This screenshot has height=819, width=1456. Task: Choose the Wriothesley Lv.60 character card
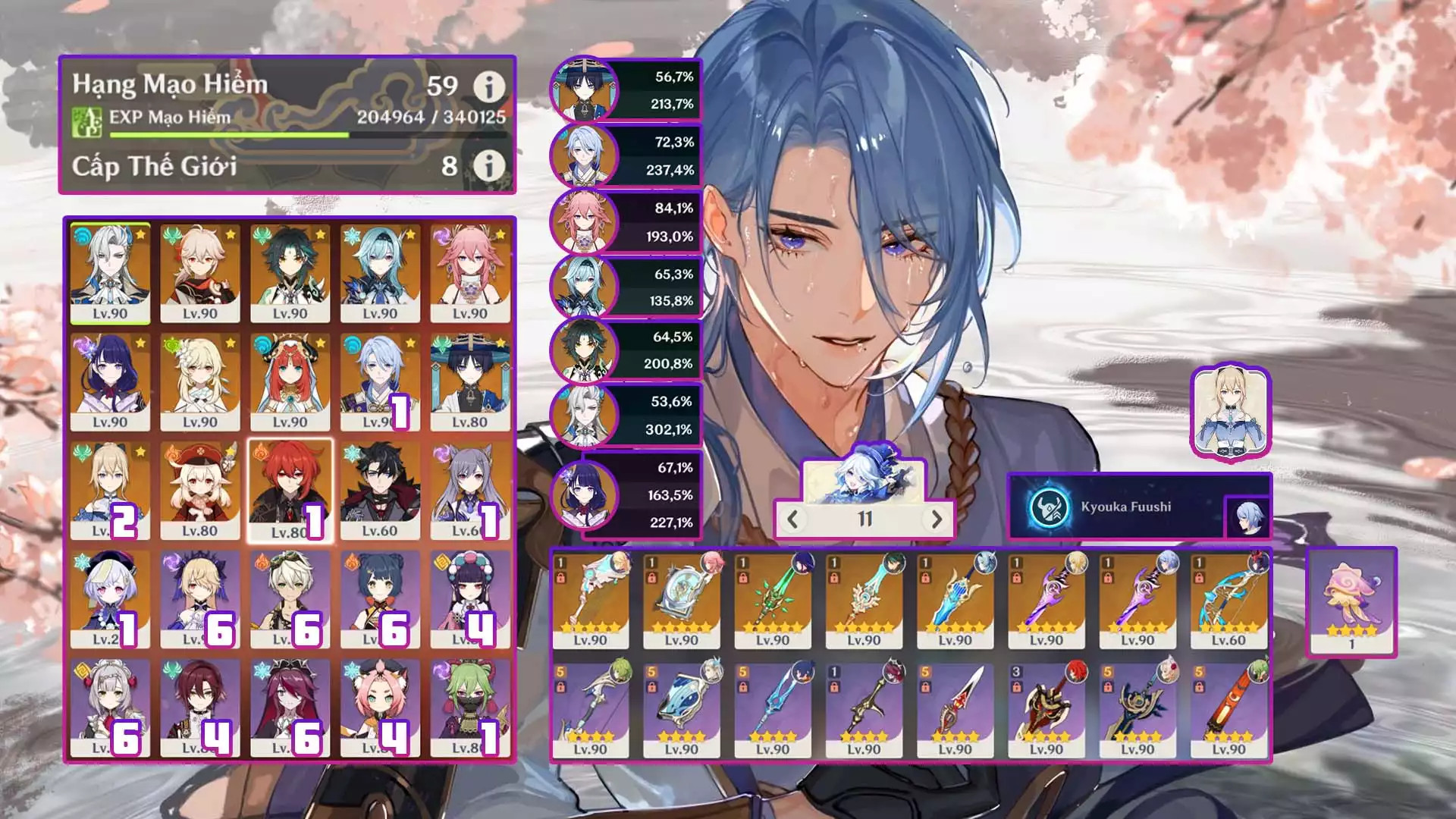tap(380, 490)
